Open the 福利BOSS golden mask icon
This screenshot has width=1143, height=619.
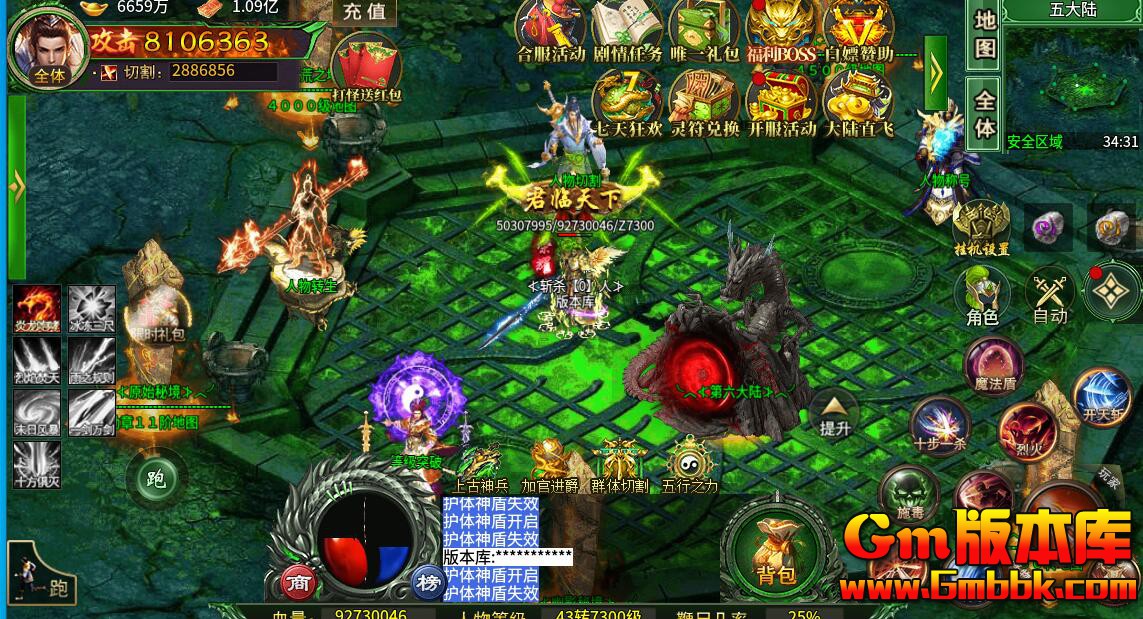(781, 28)
